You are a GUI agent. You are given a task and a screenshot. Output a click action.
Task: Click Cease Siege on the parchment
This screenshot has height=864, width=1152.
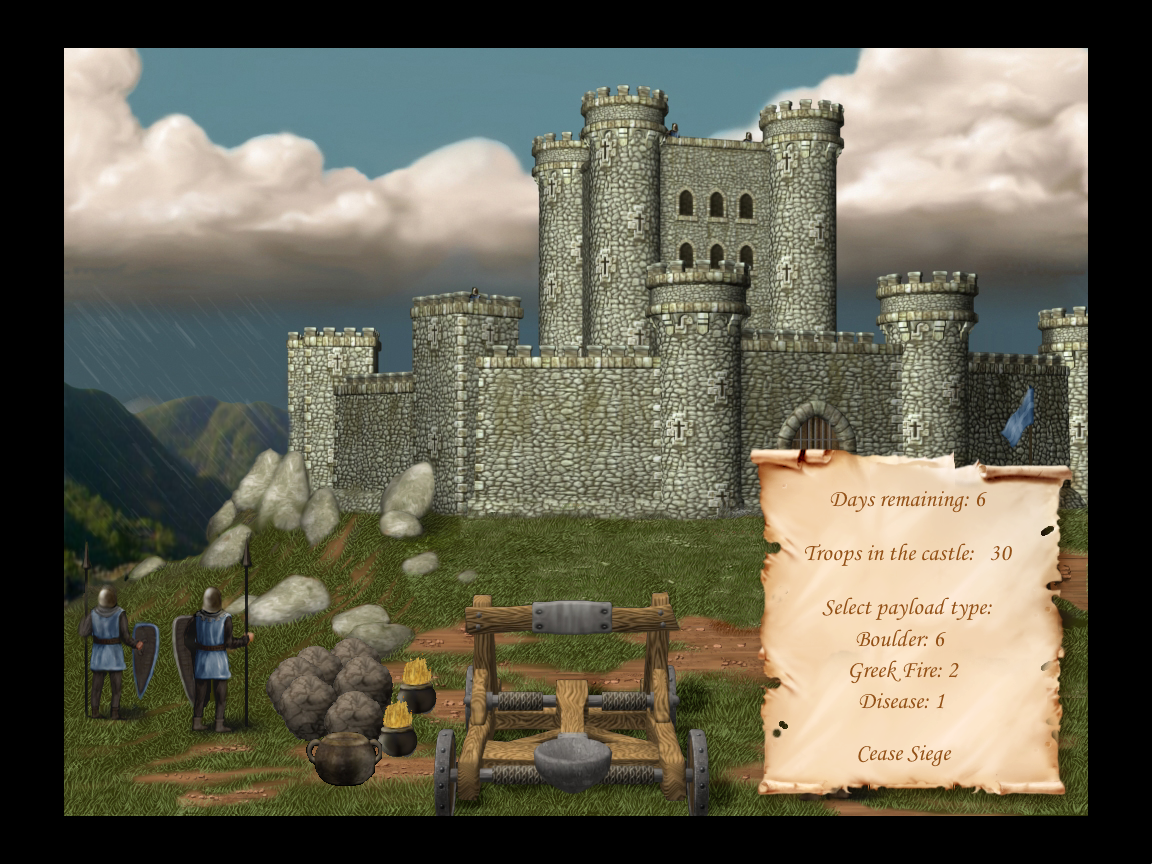click(904, 754)
